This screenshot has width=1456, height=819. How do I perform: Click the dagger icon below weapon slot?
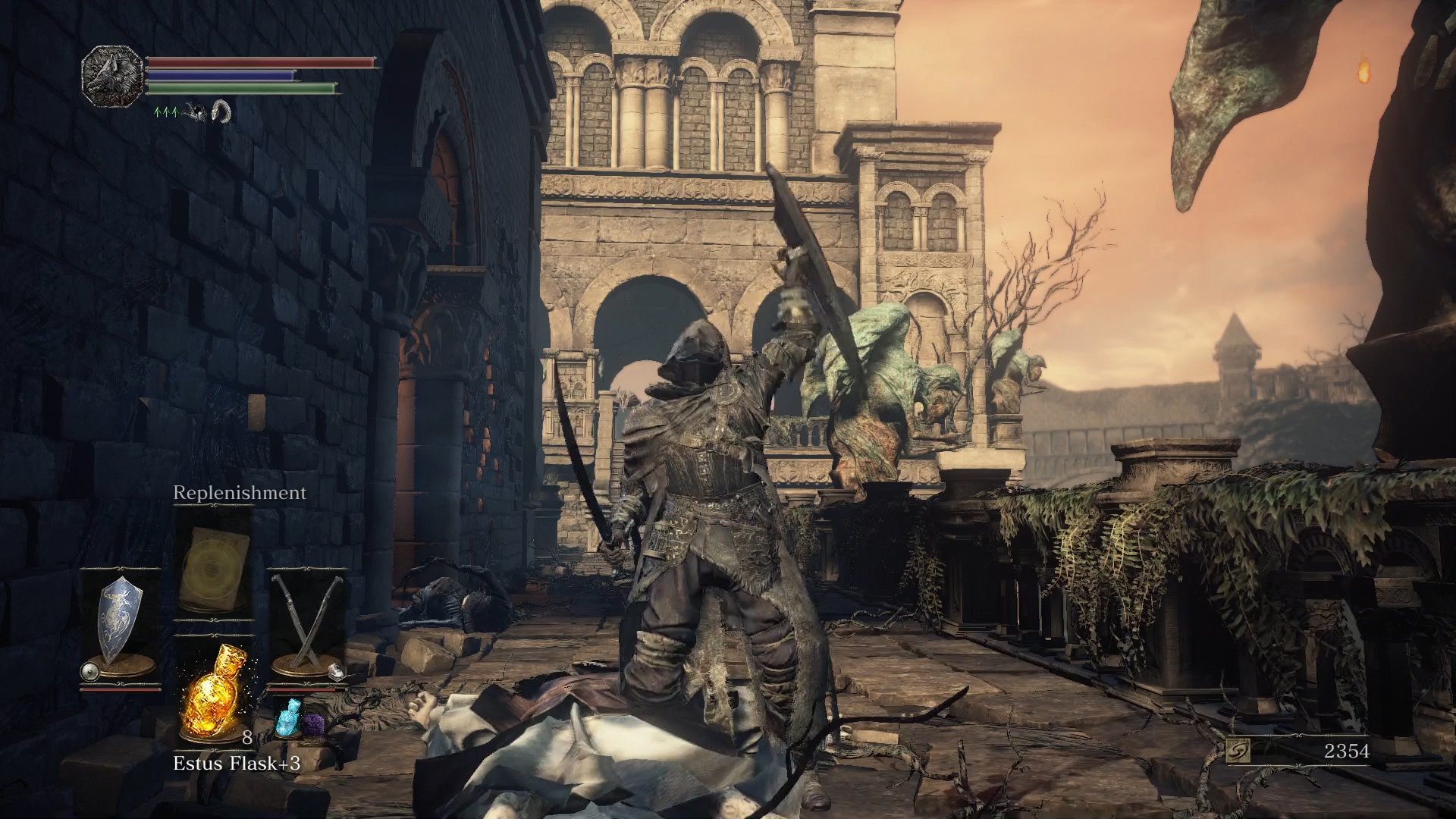tap(335, 671)
